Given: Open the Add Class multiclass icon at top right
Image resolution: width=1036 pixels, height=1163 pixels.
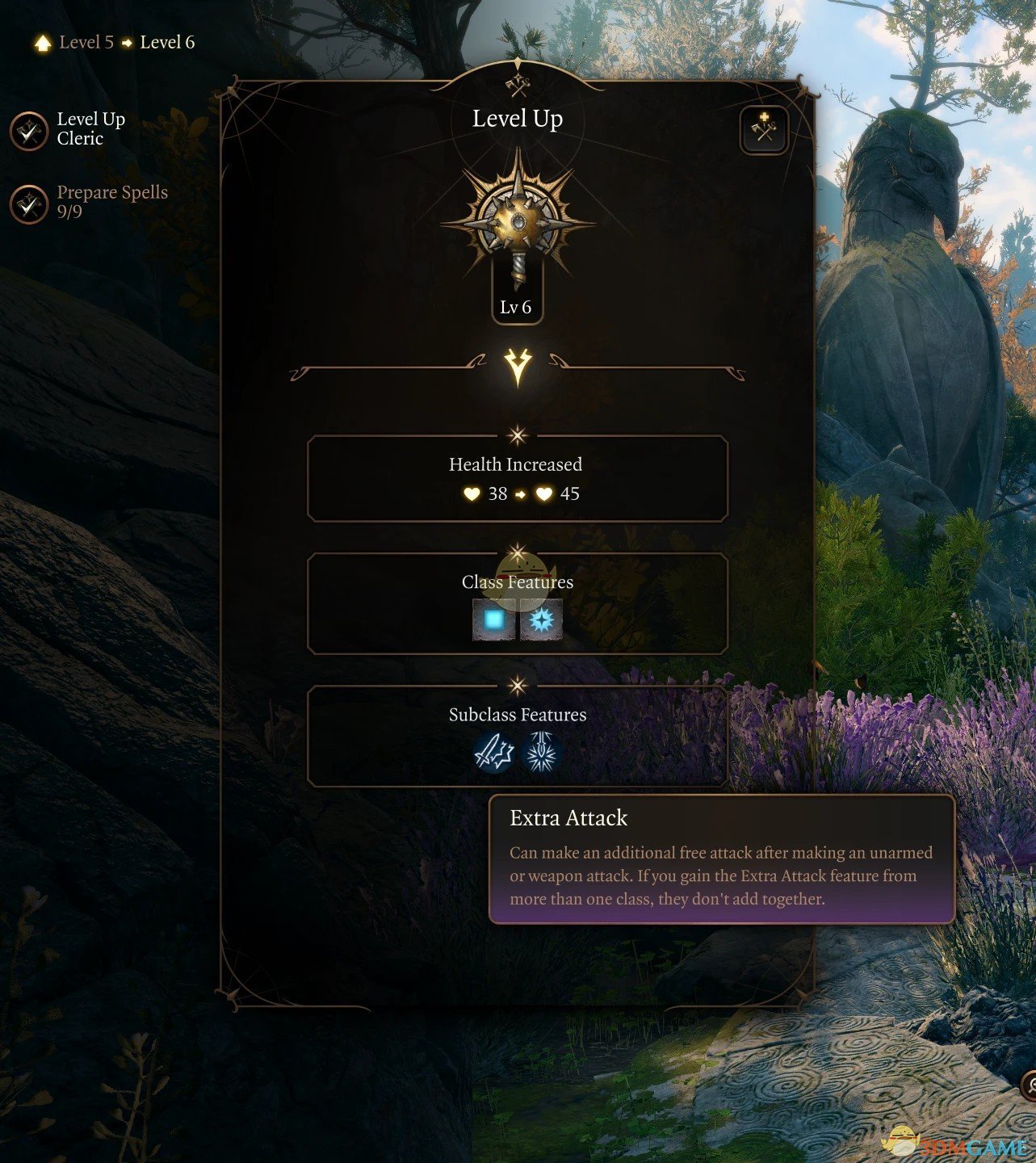Looking at the screenshot, I should pyautogui.click(x=762, y=129).
